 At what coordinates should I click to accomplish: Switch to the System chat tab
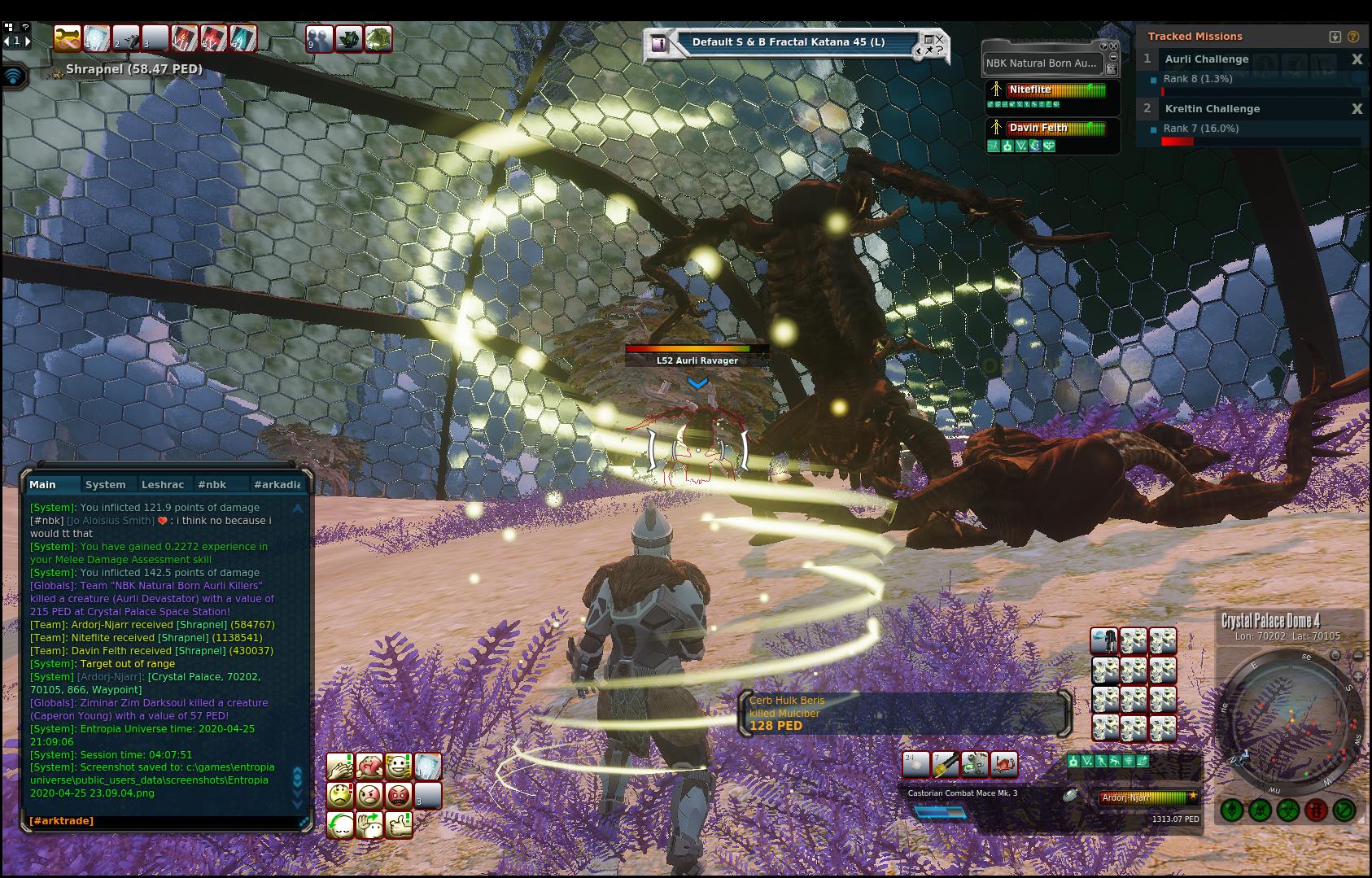[106, 484]
